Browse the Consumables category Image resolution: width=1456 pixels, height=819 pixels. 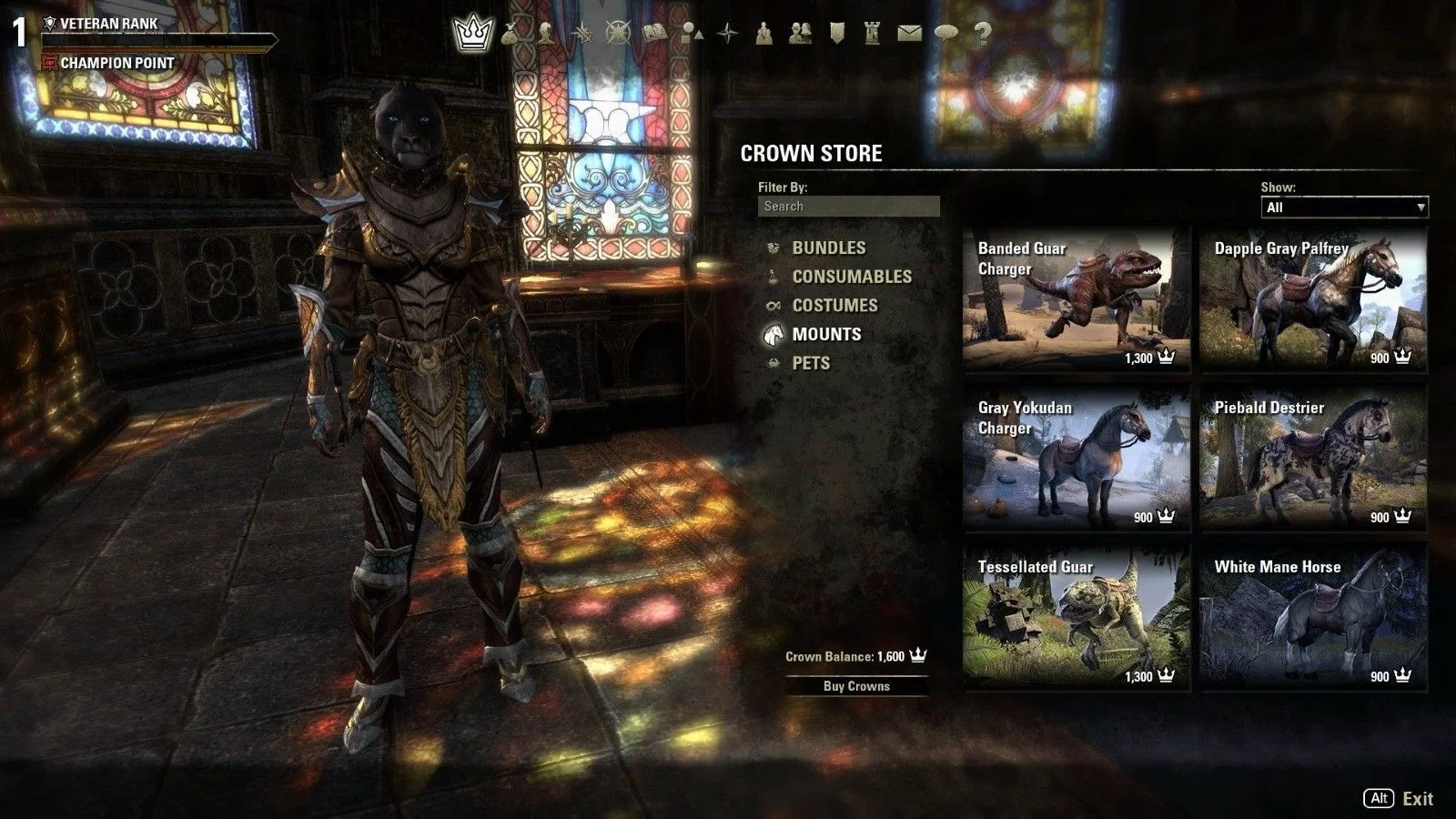pyautogui.click(x=851, y=277)
